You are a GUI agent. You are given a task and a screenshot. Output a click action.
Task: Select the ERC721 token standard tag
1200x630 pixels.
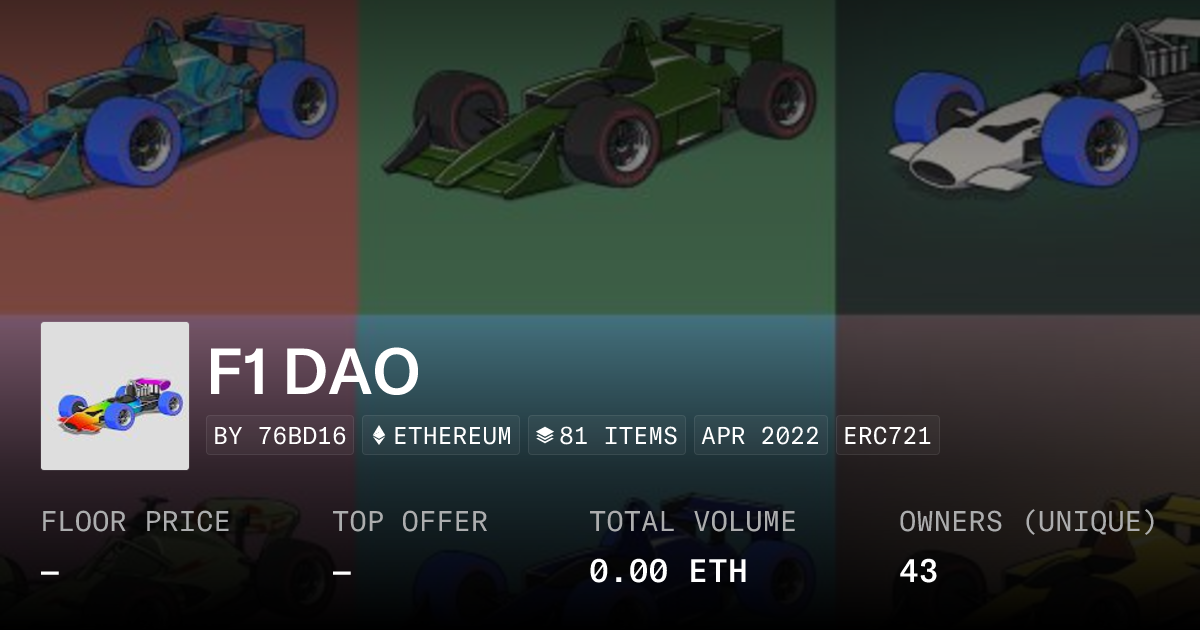click(887, 436)
